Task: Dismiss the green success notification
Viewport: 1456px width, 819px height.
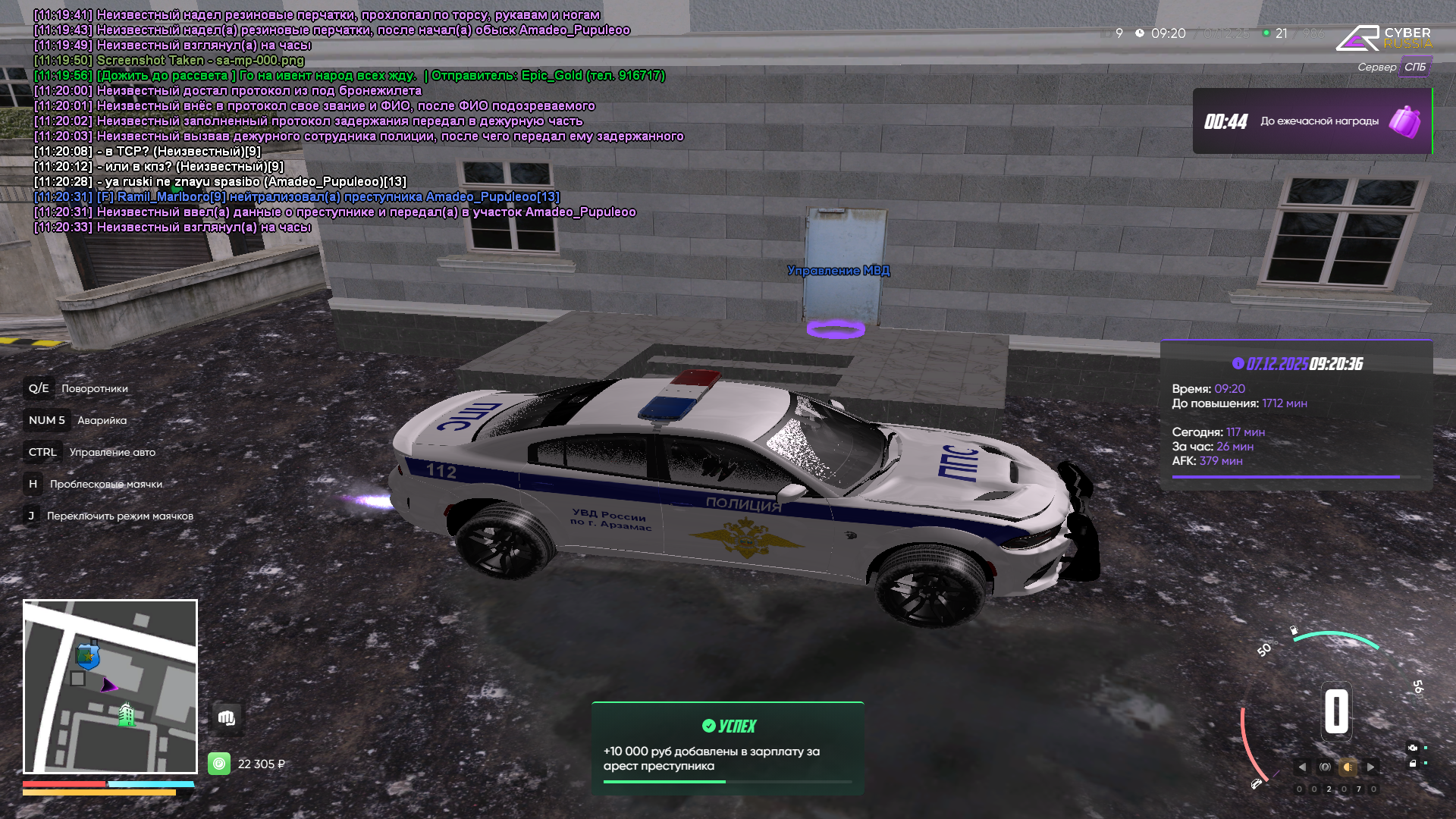Action: (x=727, y=748)
